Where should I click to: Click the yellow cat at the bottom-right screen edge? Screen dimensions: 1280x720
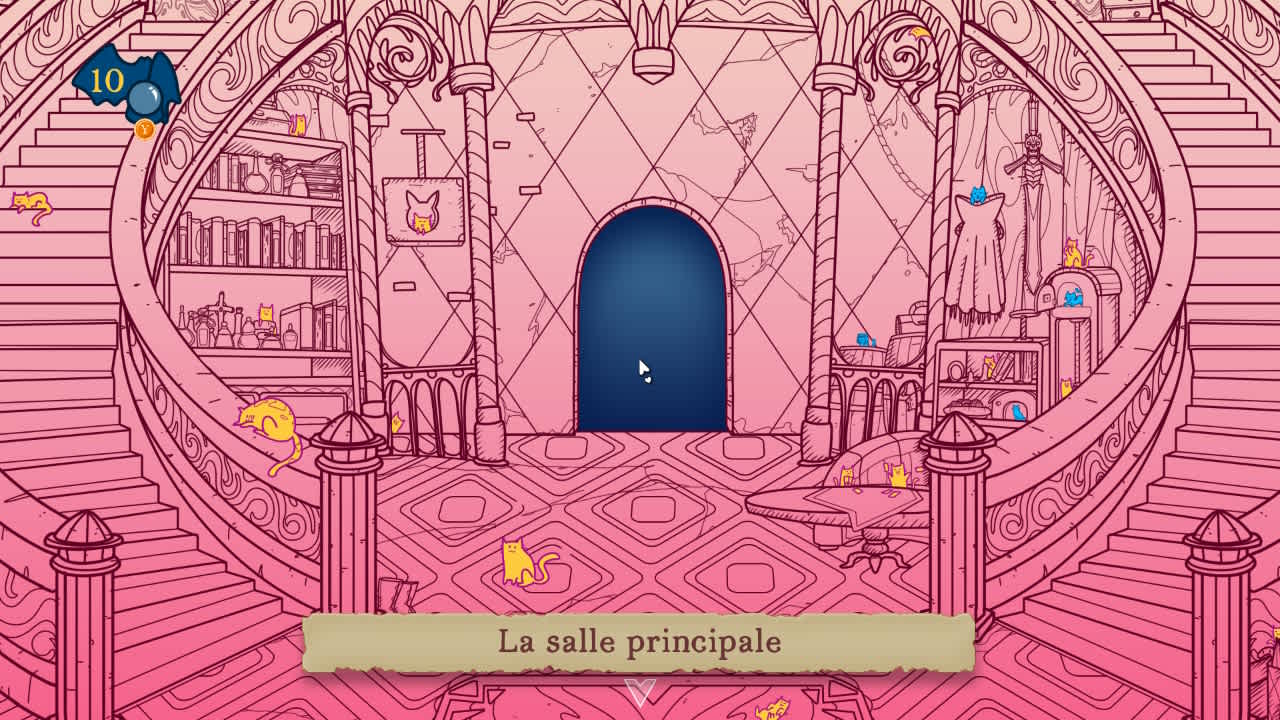tap(775, 712)
